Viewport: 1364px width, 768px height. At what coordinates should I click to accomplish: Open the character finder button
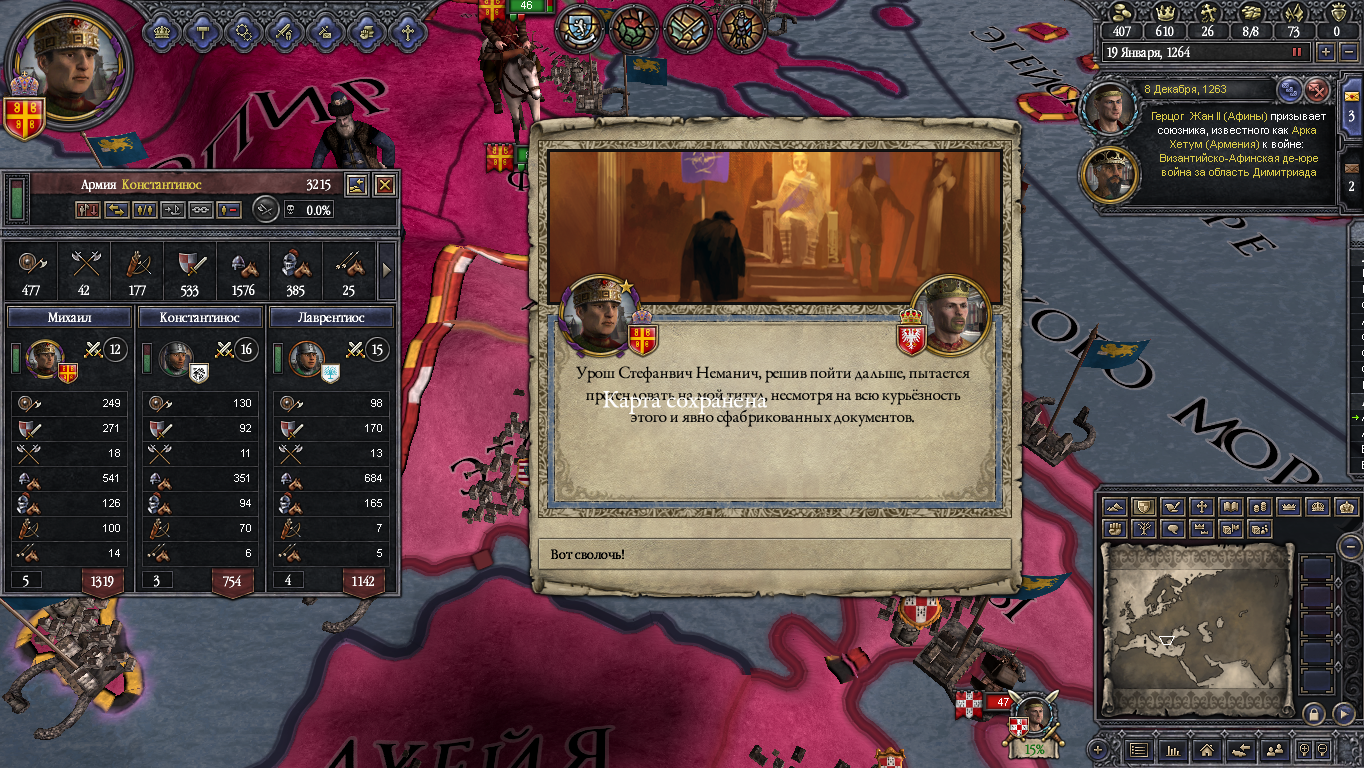coord(1274,749)
